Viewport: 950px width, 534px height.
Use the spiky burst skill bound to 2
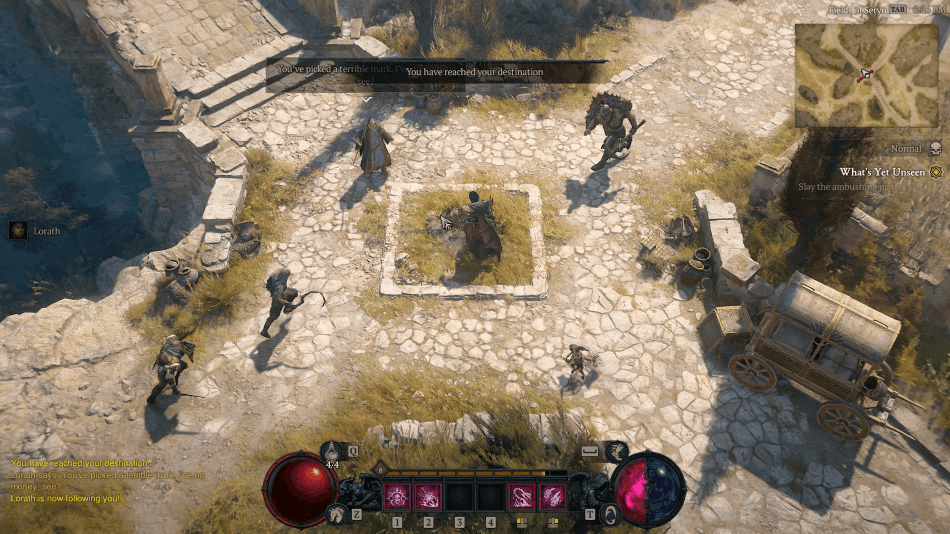click(428, 496)
